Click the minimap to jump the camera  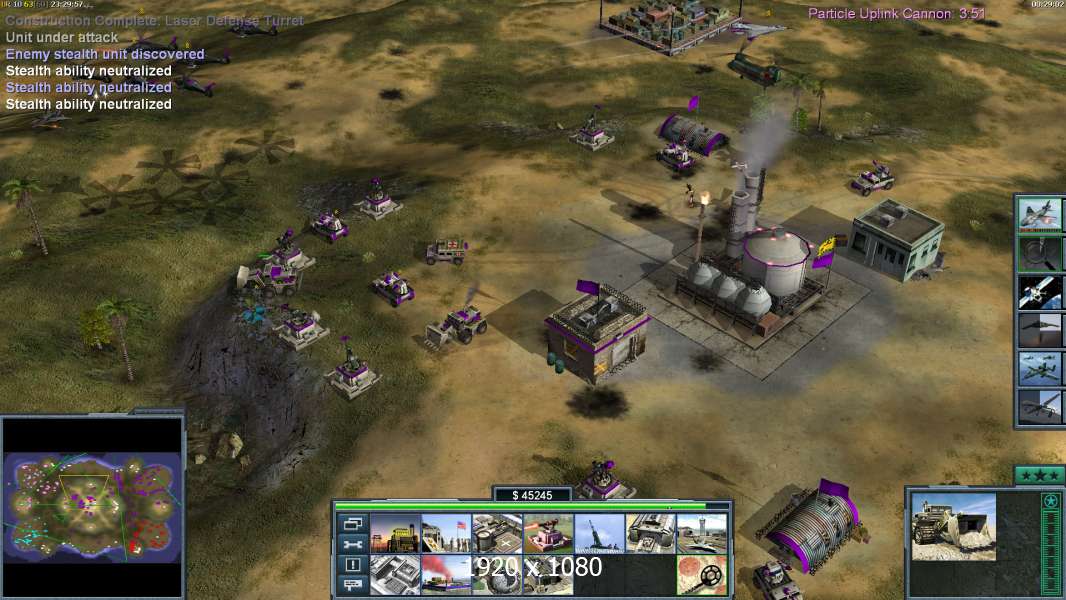pos(92,505)
